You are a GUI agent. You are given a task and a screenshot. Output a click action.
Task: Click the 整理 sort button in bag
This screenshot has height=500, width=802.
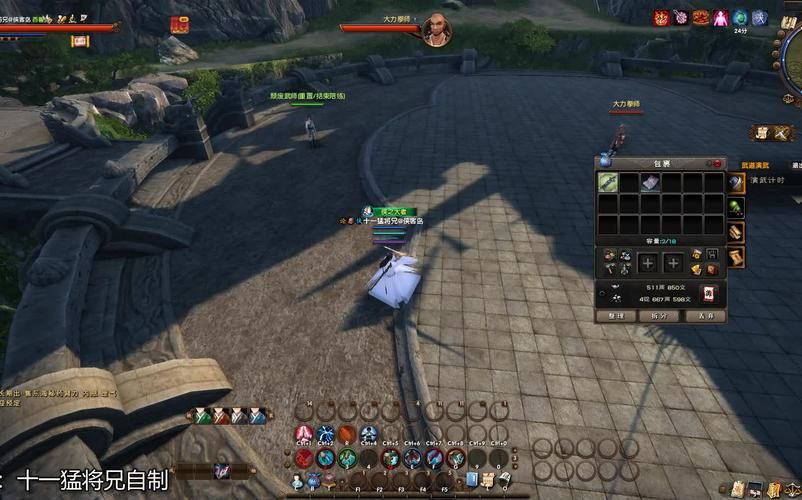tap(616, 315)
